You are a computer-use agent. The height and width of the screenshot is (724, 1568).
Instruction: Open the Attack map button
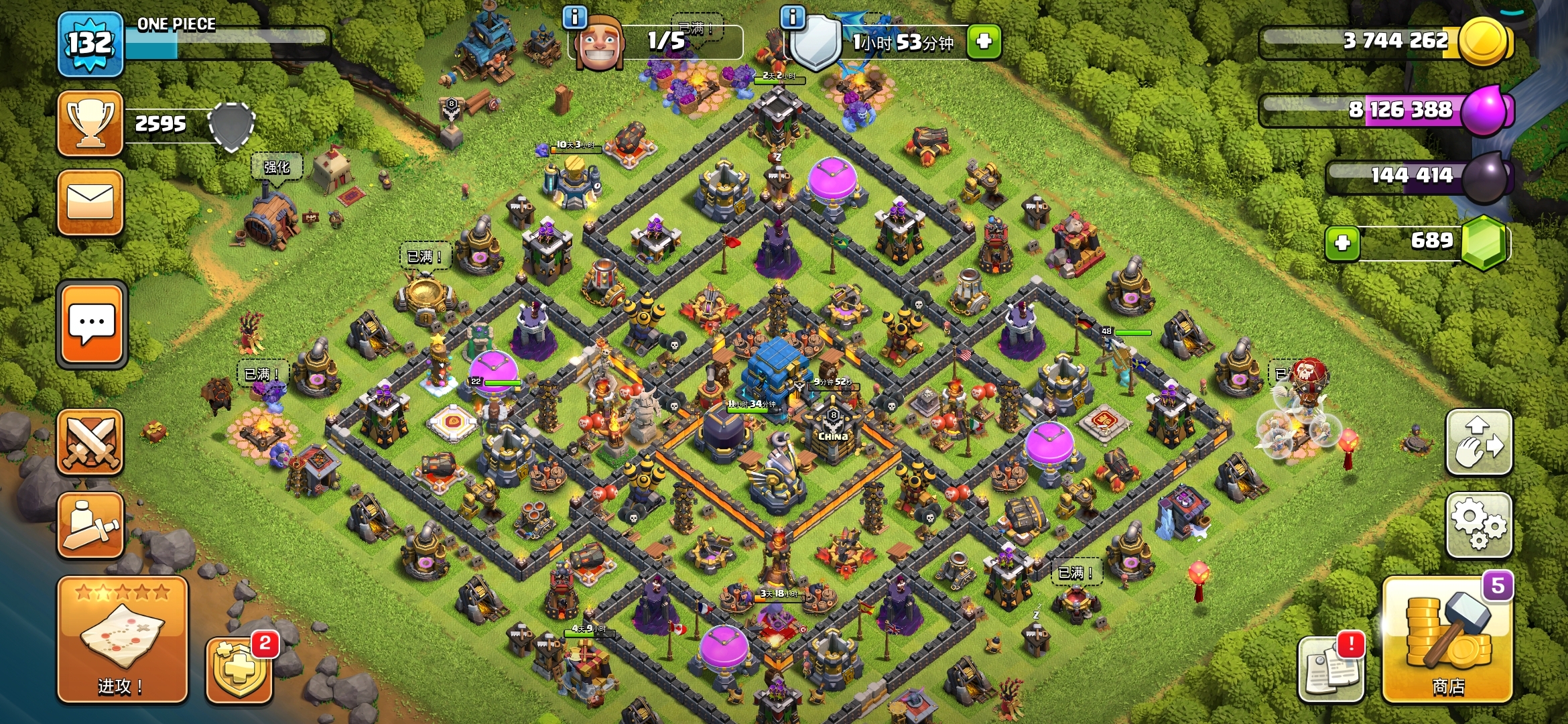122,639
